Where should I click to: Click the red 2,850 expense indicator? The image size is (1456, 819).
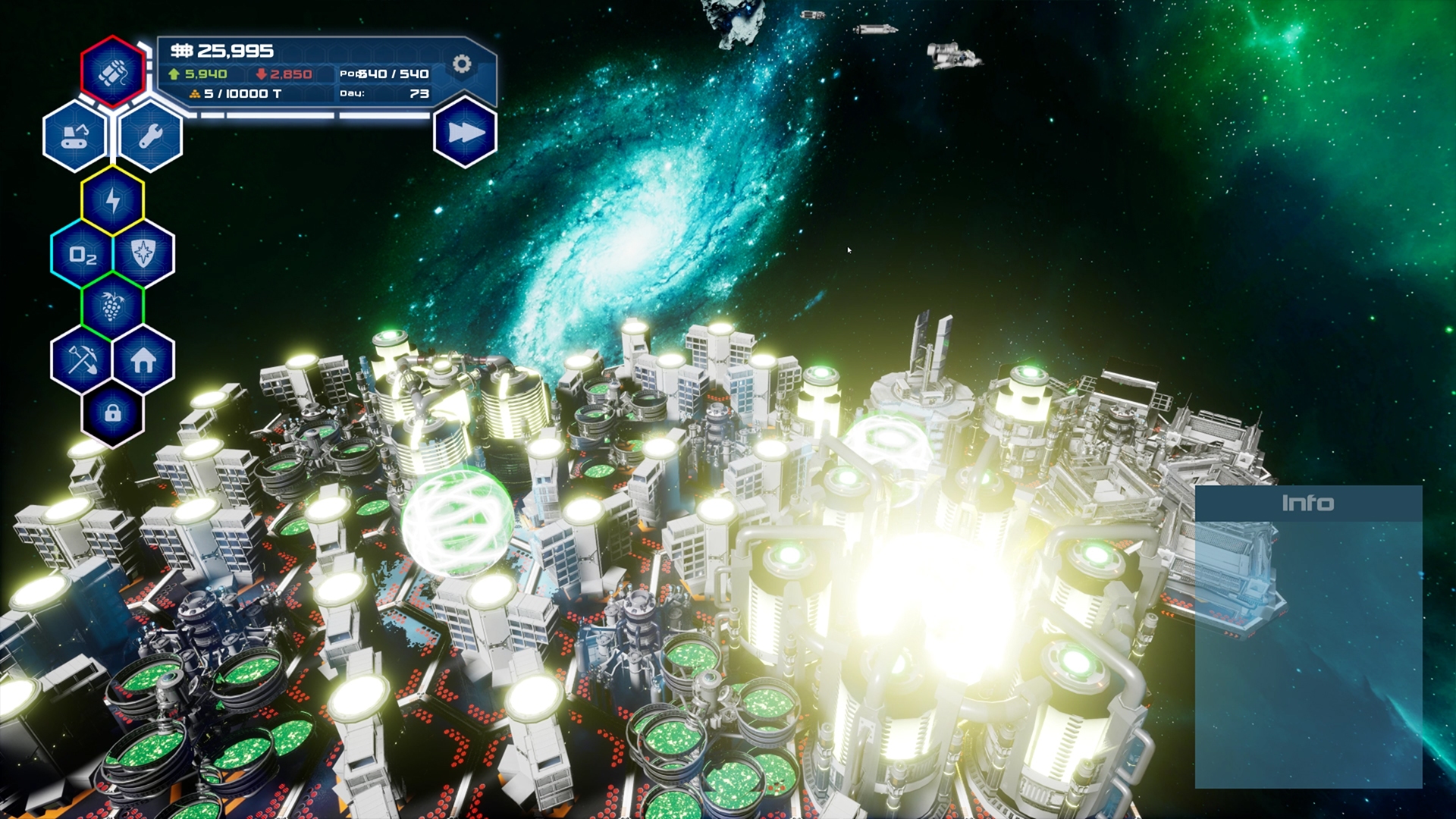[284, 75]
